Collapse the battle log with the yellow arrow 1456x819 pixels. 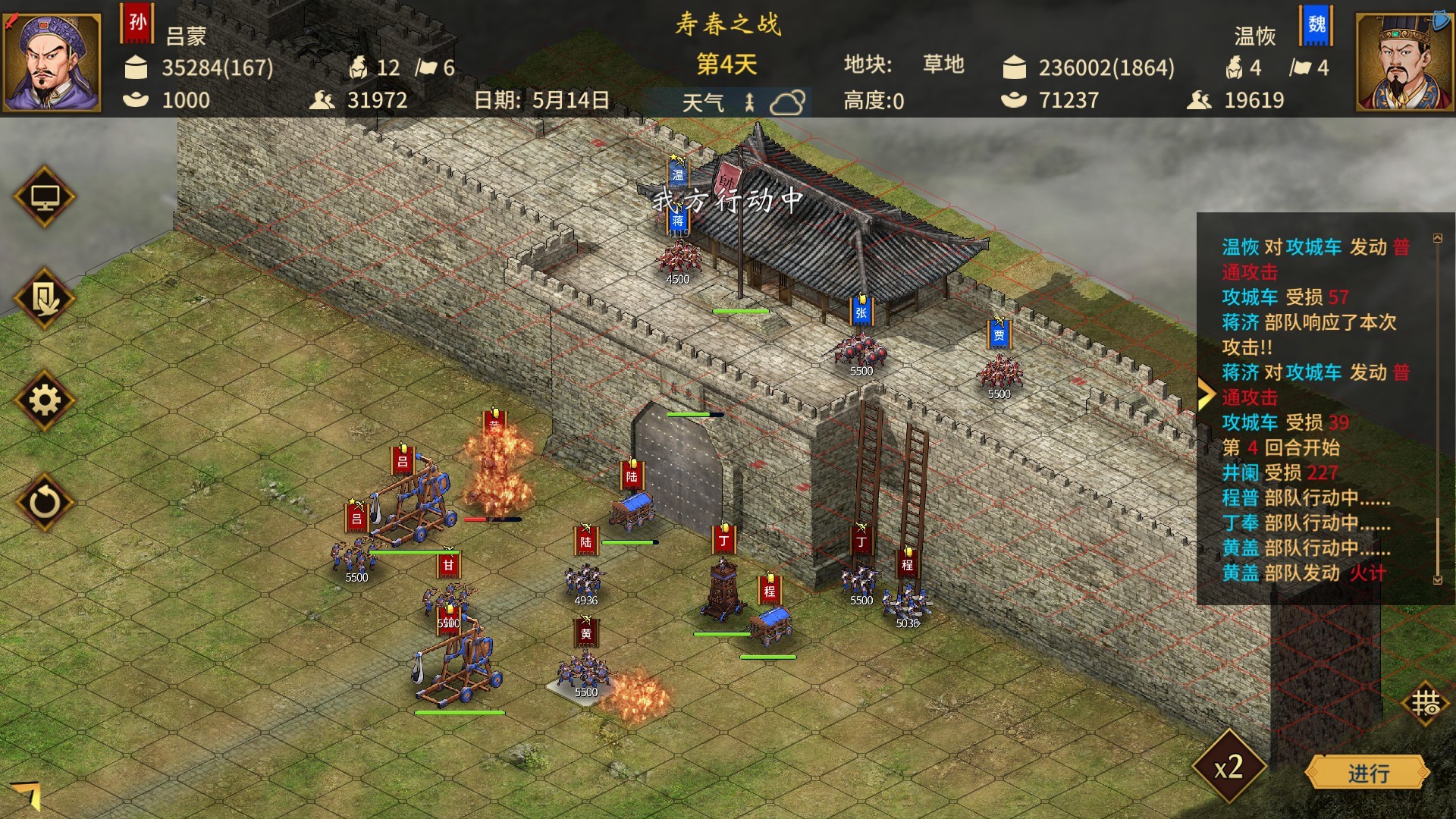point(1208,391)
